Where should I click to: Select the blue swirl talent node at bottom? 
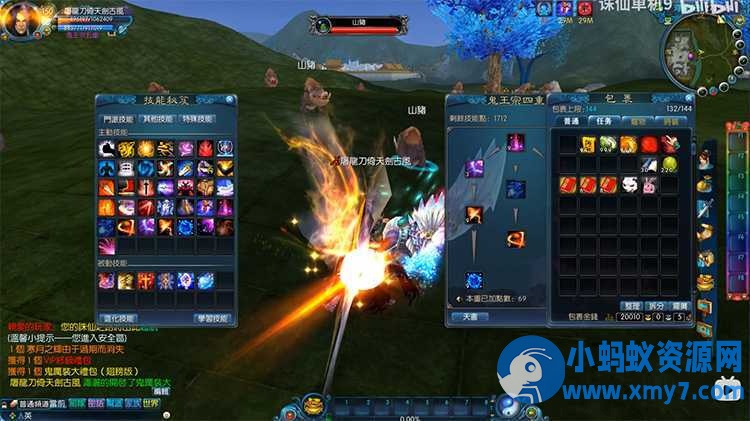click(x=474, y=281)
